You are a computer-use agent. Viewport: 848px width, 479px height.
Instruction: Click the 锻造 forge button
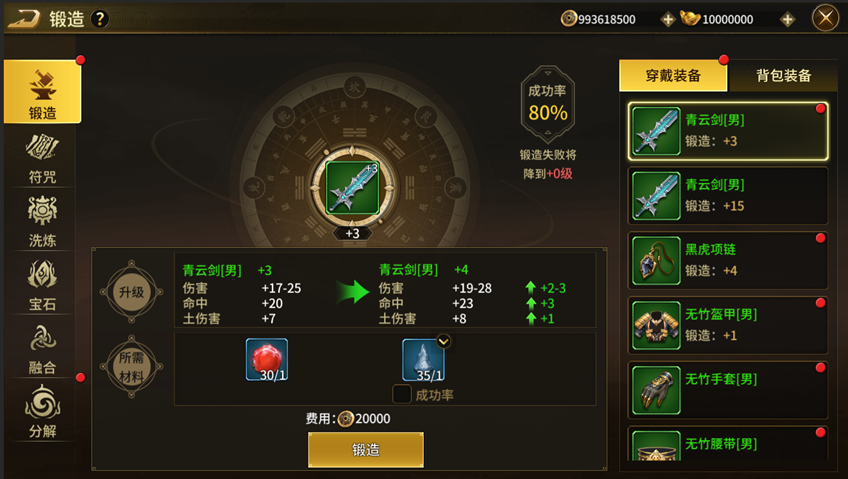[x=365, y=449]
